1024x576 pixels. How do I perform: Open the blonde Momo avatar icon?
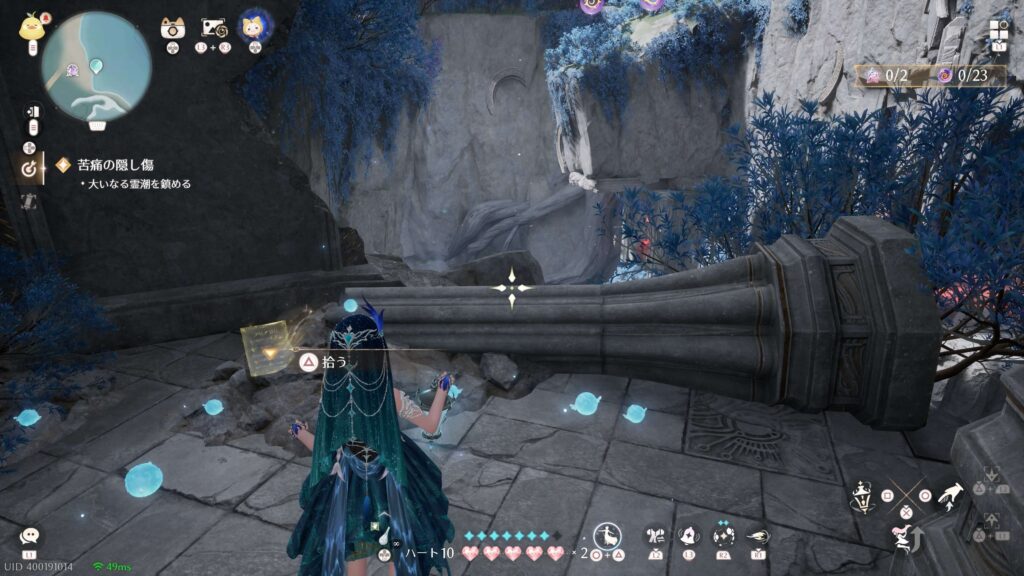click(255, 26)
